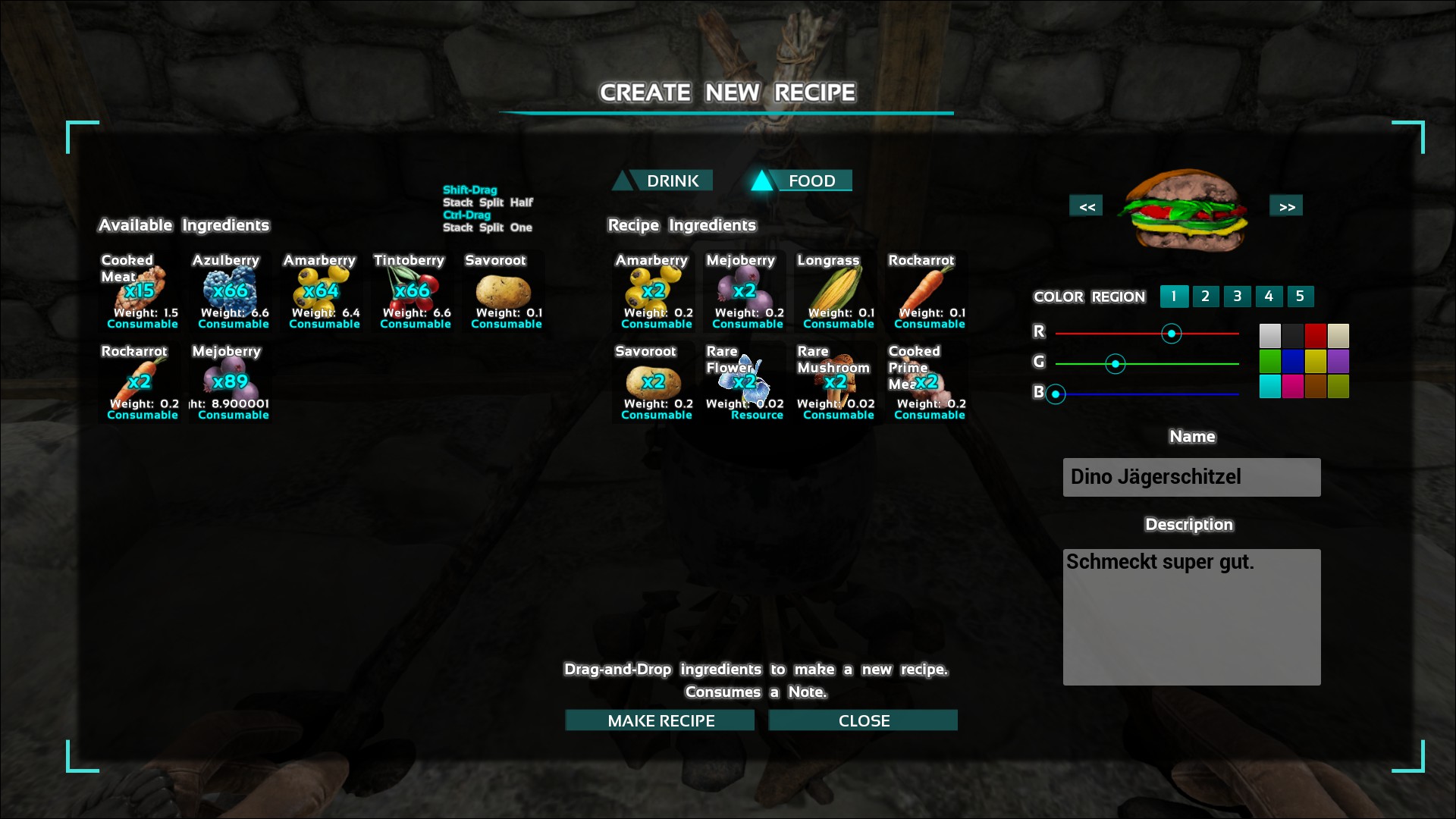Select the Cooked Meat stack

[x=141, y=293]
